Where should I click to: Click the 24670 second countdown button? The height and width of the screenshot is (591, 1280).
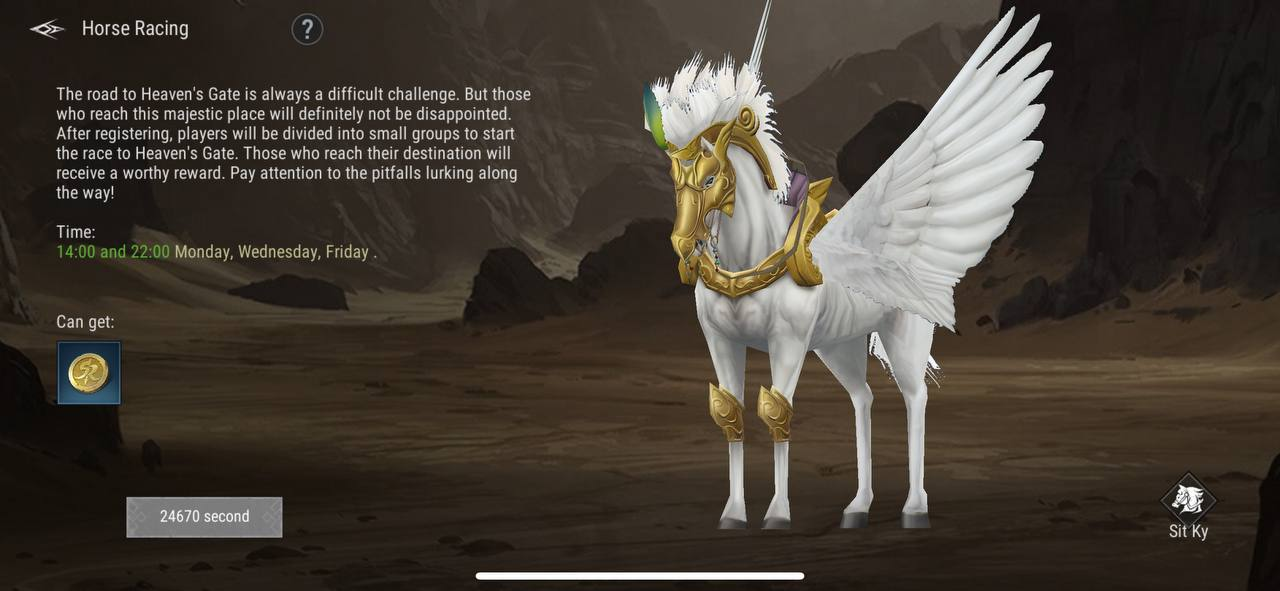click(x=204, y=517)
